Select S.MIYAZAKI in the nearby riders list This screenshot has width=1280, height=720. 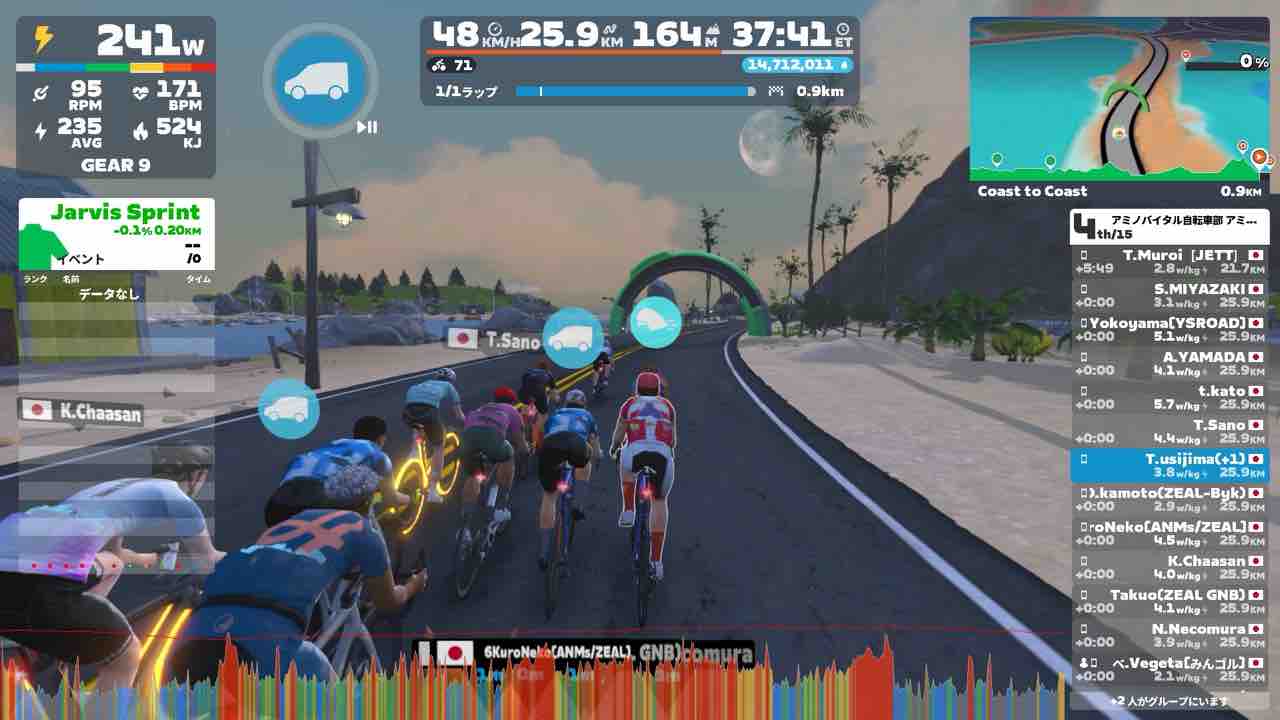(x=1169, y=296)
